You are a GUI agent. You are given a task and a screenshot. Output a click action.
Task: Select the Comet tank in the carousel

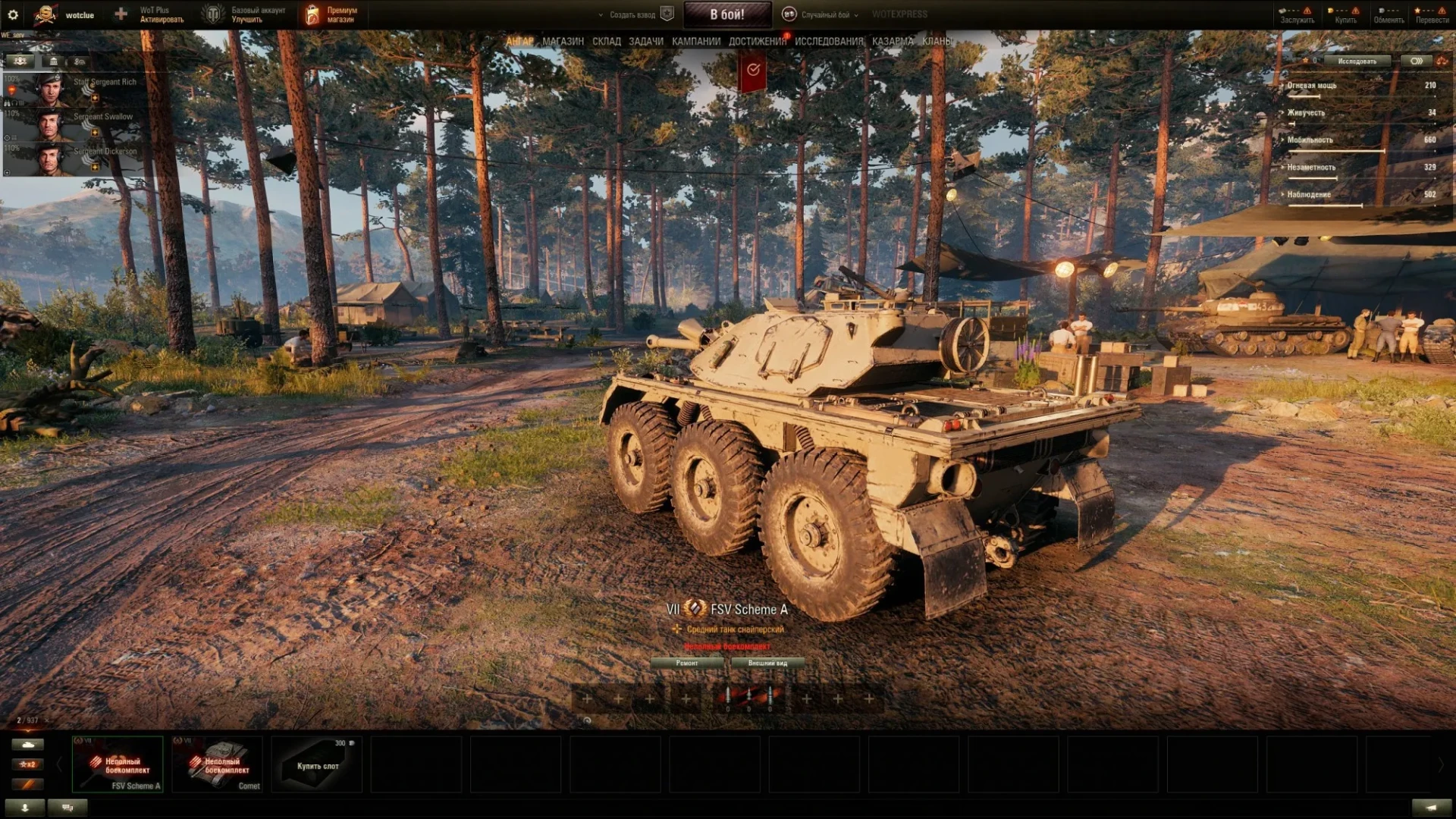(x=218, y=764)
